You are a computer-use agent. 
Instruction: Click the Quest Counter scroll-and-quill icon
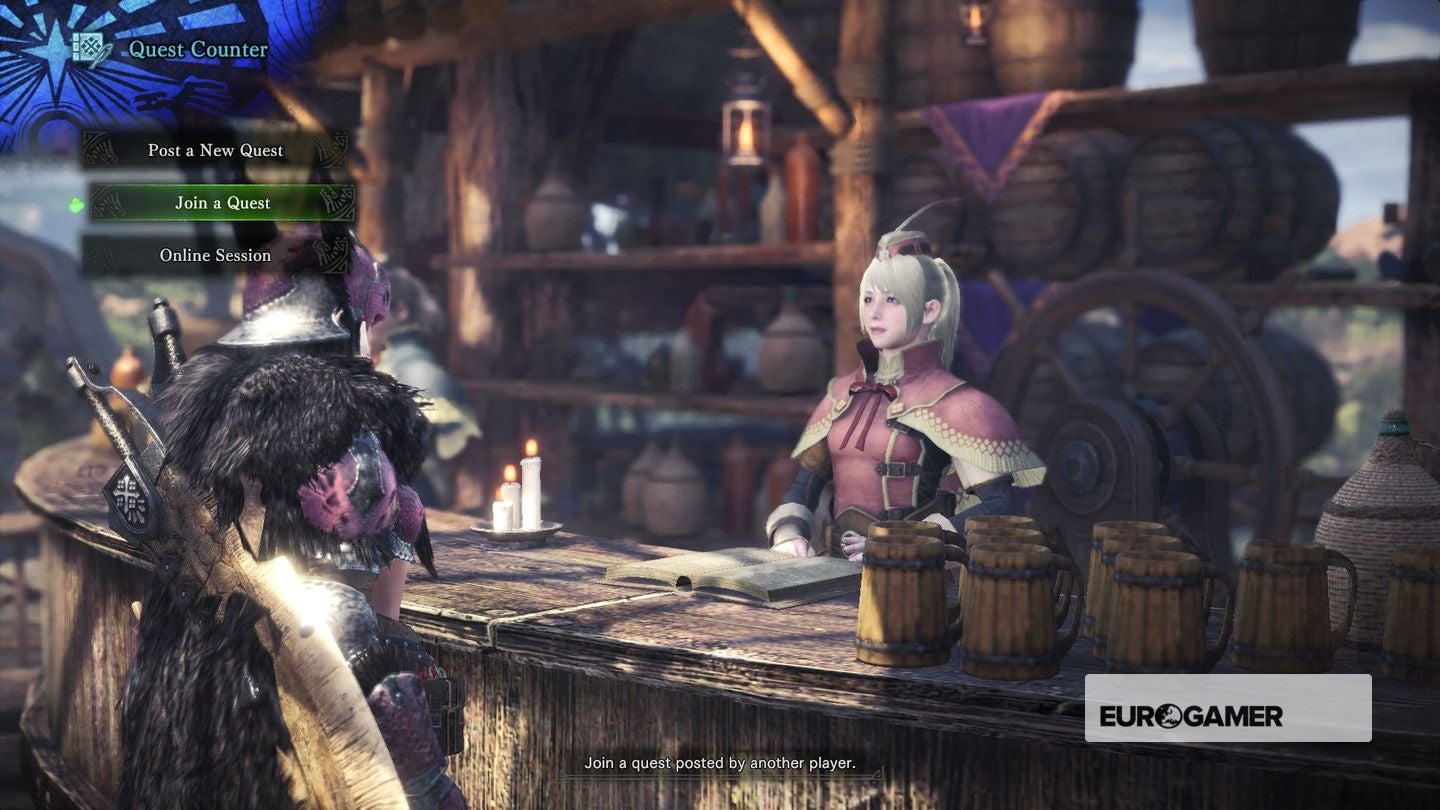(x=89, y=46)
